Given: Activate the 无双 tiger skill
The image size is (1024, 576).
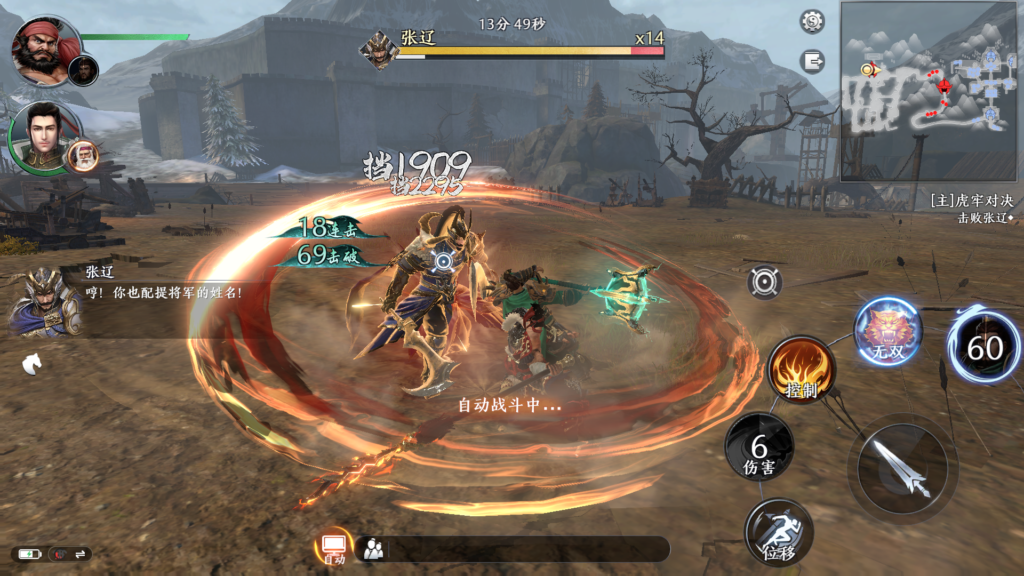Looking at the screenshot, I should [x=887, y=332].
